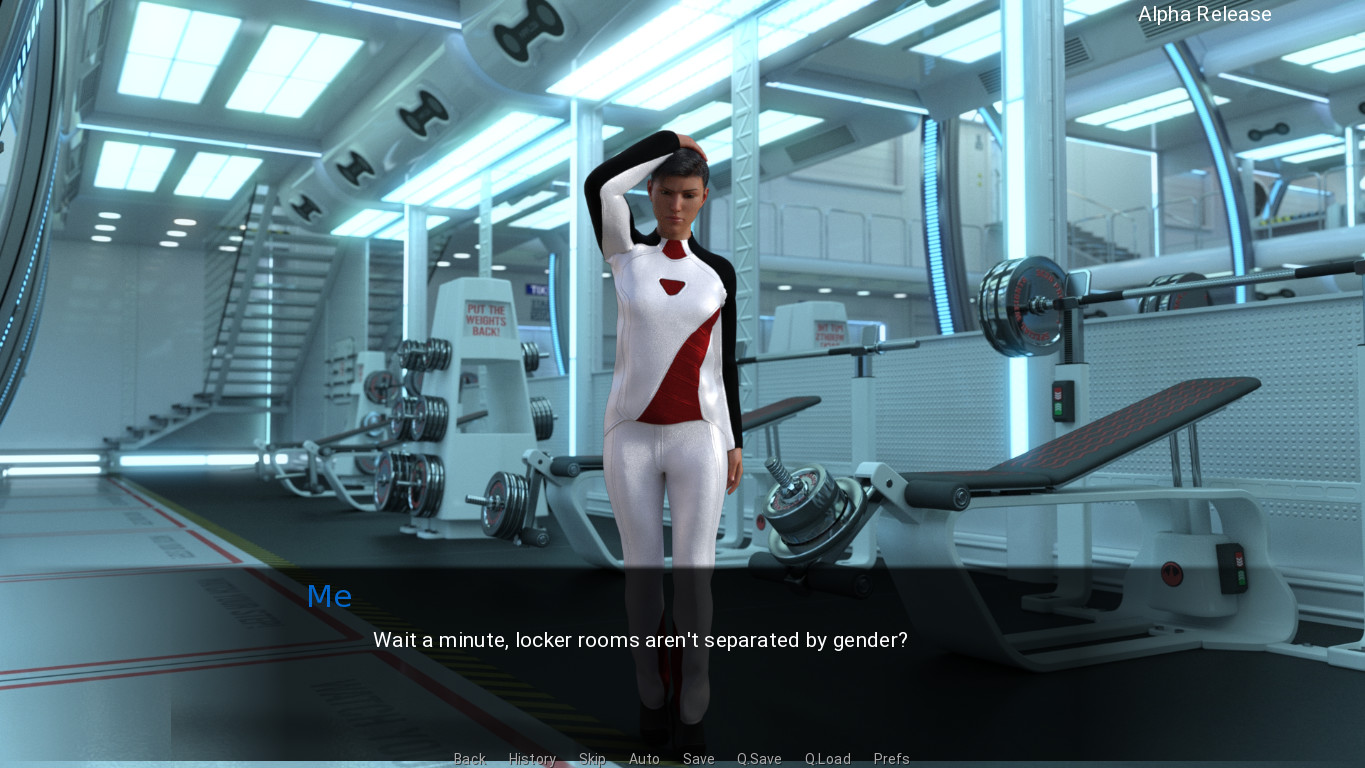Viewport: 1365px width, 768px height.
Task: Click the 'Alpha Release' version label
Action: tap(1204, 14)
